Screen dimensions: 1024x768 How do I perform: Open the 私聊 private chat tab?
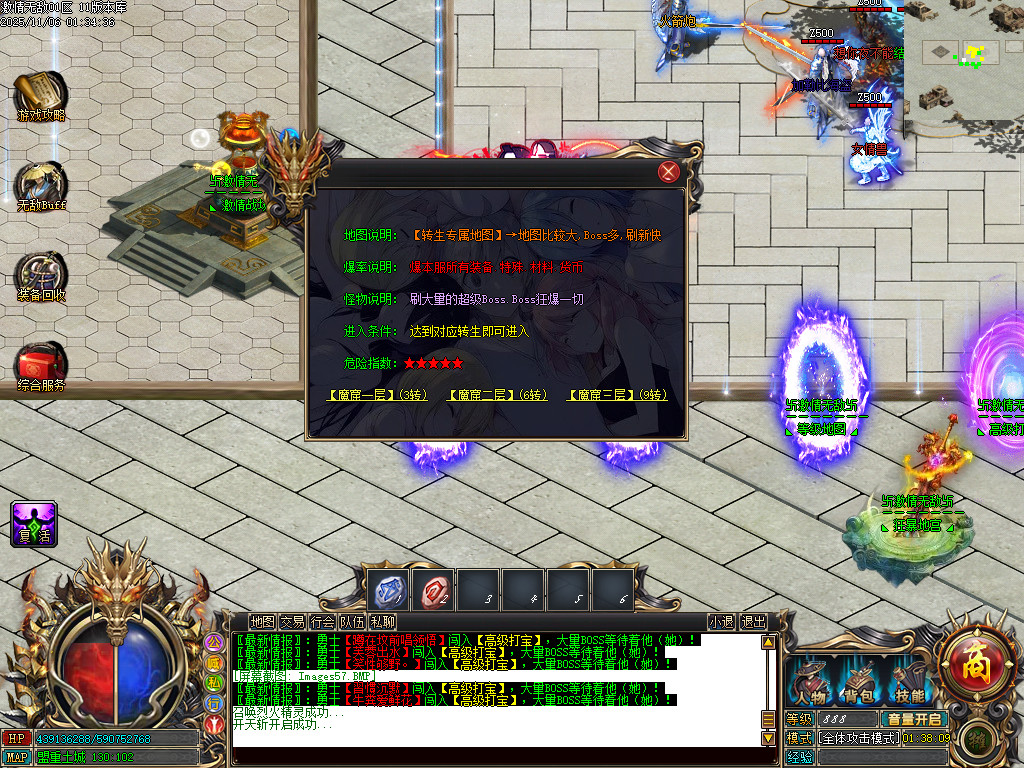pos(382,622)
